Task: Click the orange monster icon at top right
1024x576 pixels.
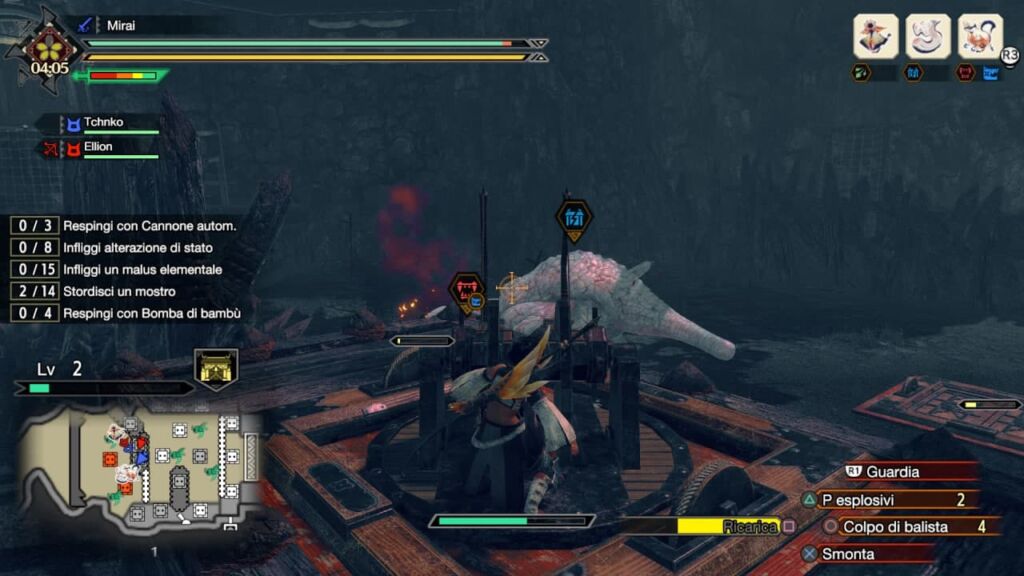Action: click(980, 36)
